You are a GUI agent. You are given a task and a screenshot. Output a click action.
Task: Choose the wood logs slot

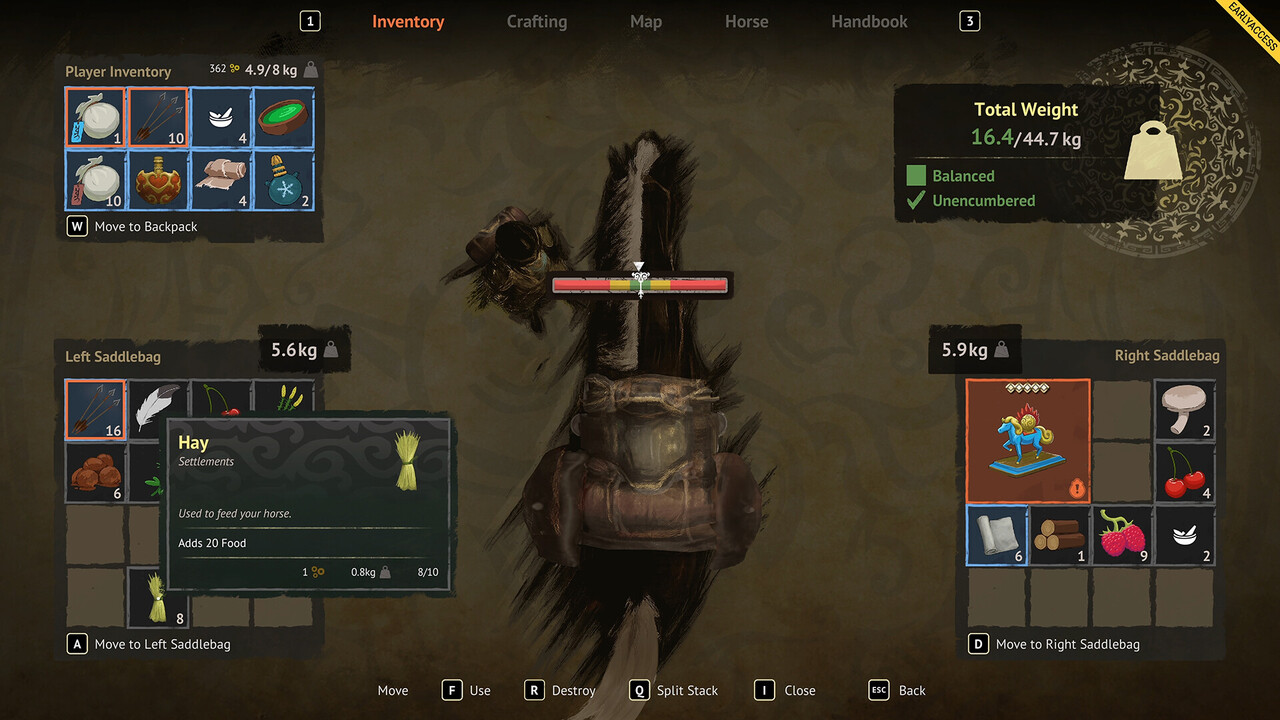click(x=1059, y=535)
